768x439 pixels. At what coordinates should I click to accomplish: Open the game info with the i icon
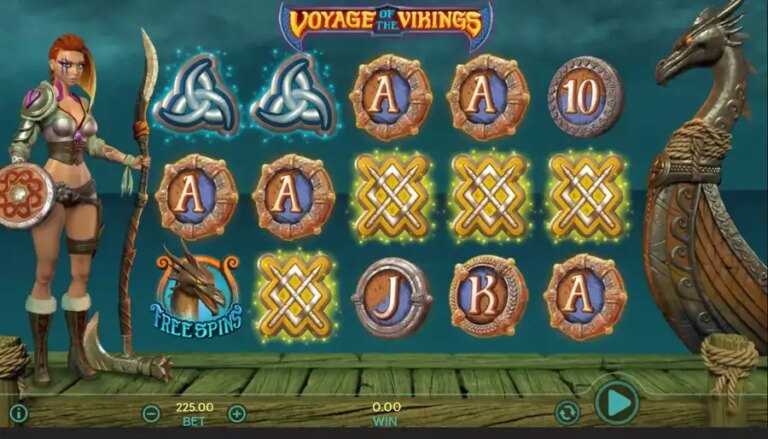click(x=18, y=413)
